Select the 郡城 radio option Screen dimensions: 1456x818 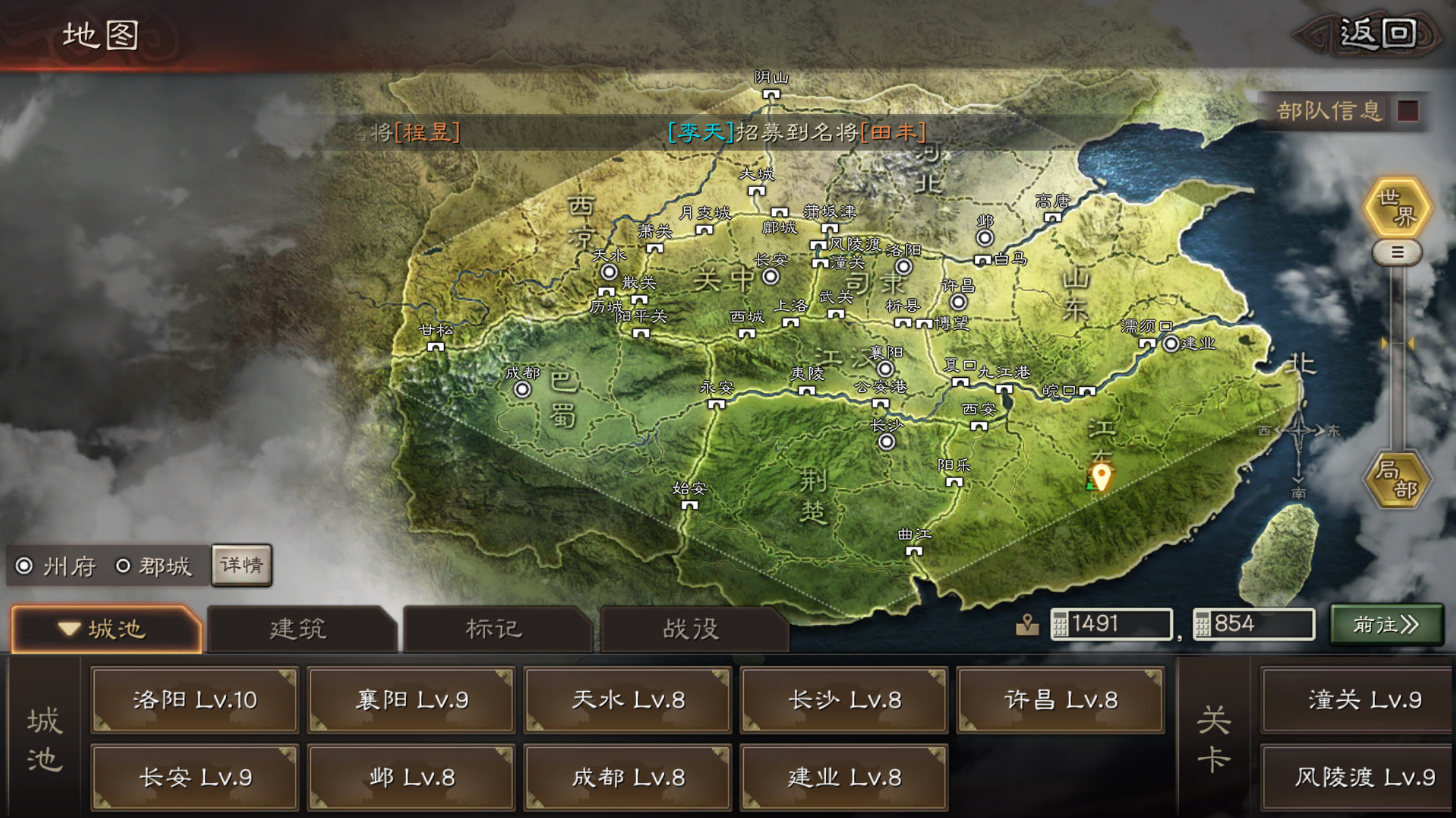tap(124, 567)
